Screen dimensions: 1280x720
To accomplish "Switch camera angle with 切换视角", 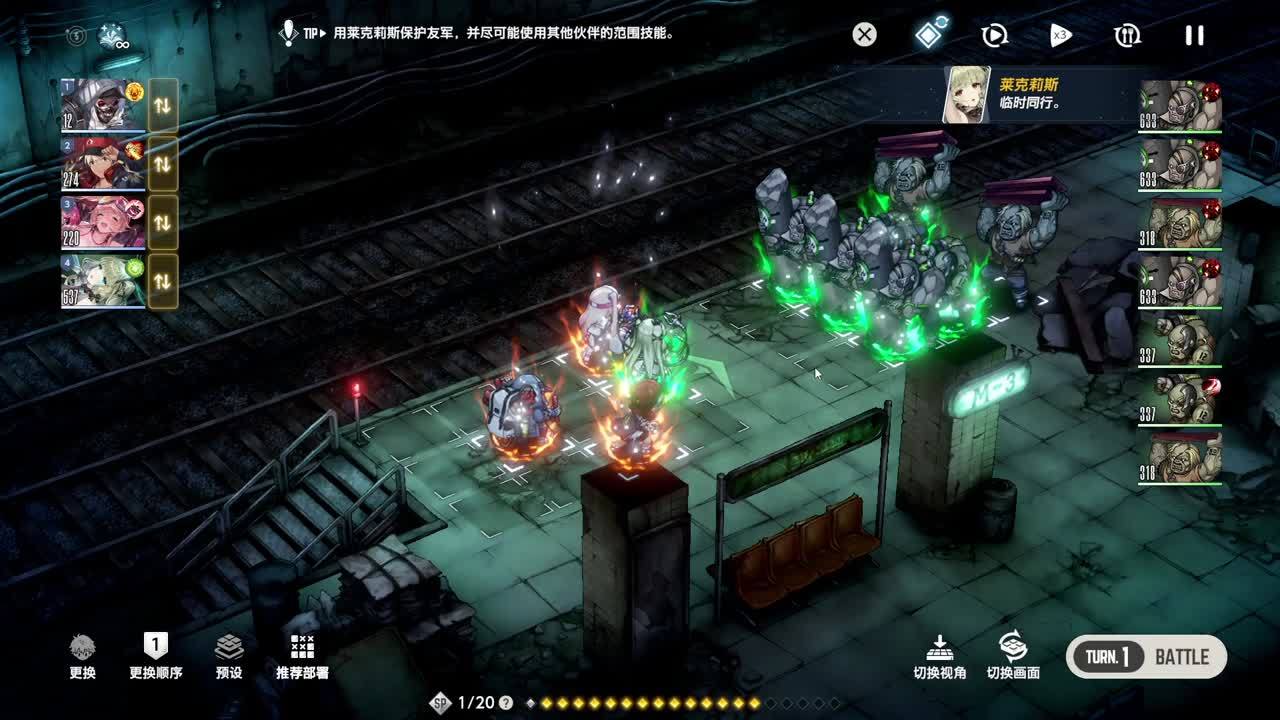I will [x=939, y=656].
